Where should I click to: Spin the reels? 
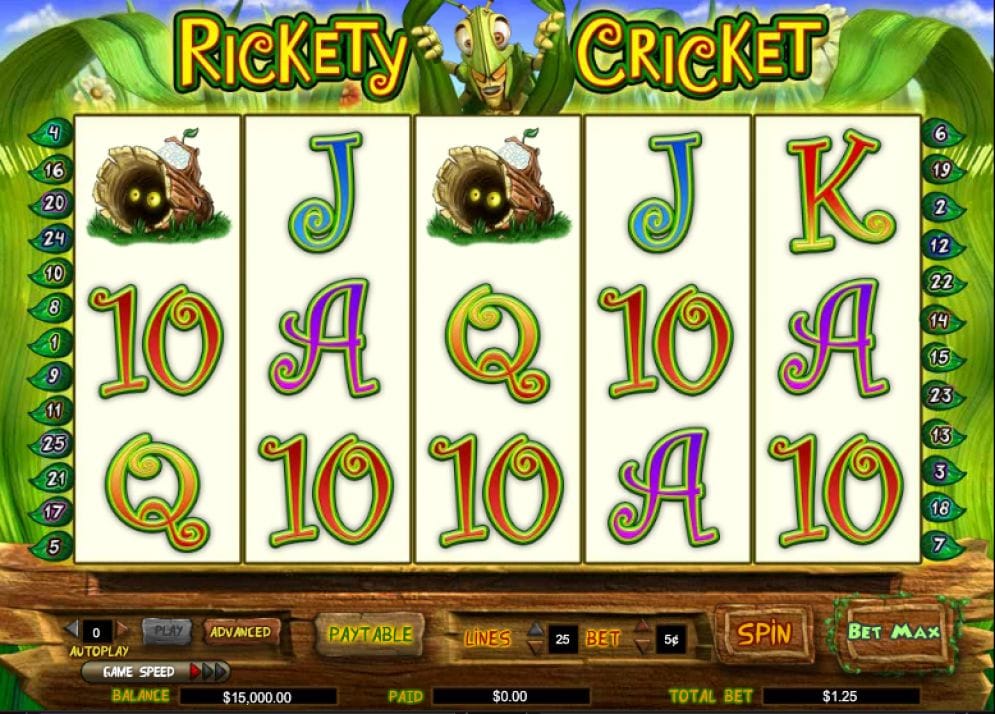click(764, 633)
